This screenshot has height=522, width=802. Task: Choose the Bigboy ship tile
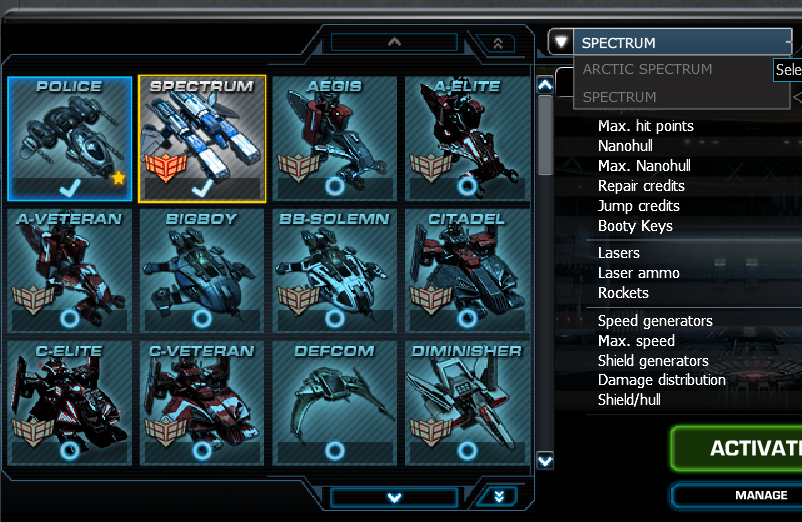(202, 270)
